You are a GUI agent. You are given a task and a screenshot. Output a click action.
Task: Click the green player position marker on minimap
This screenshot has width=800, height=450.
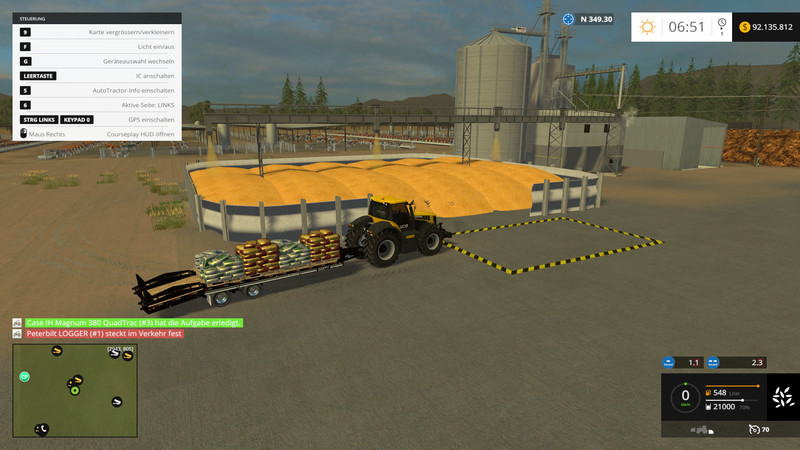(x=74, y=390)
